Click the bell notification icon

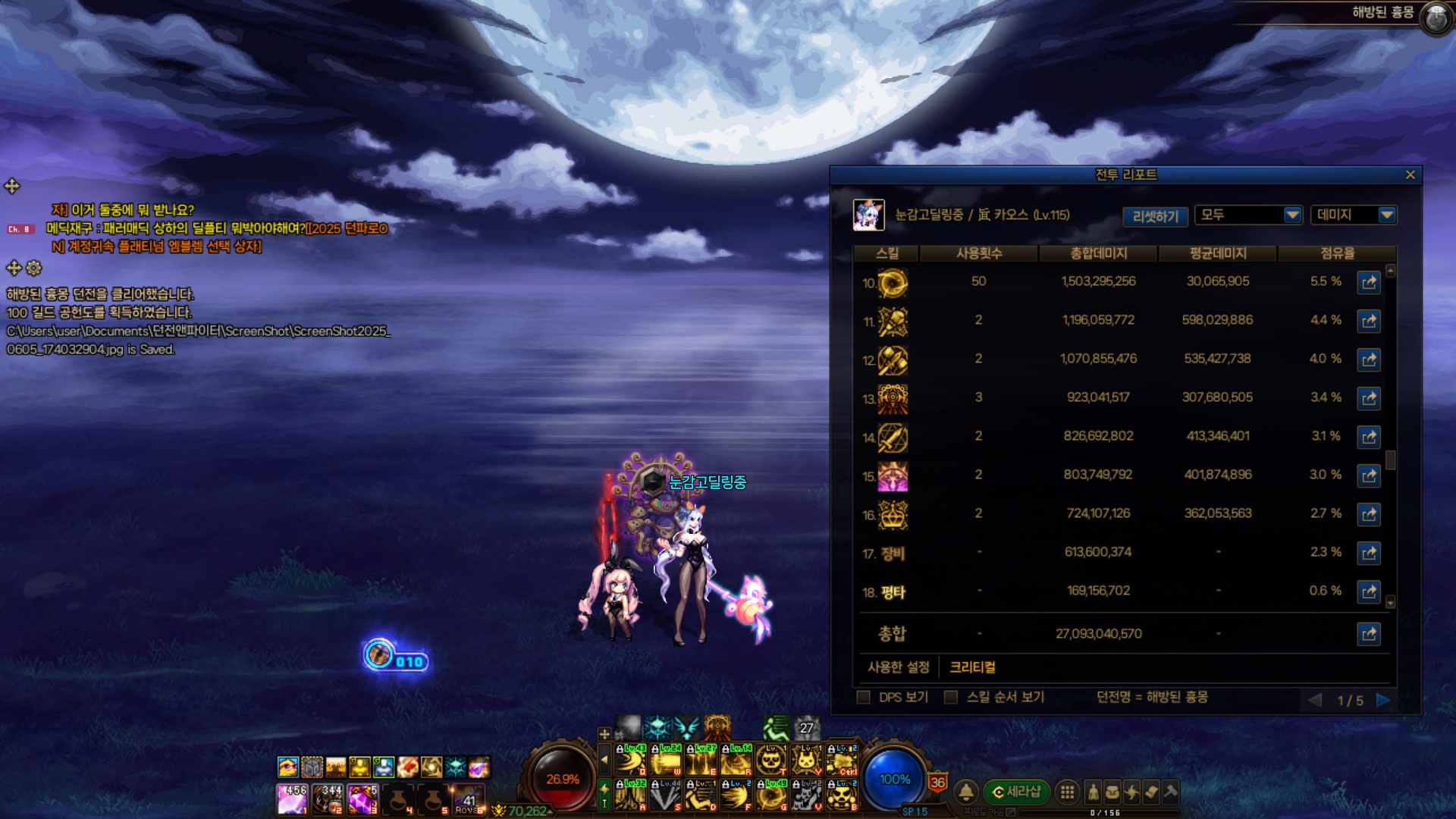[x=966, y=792]
